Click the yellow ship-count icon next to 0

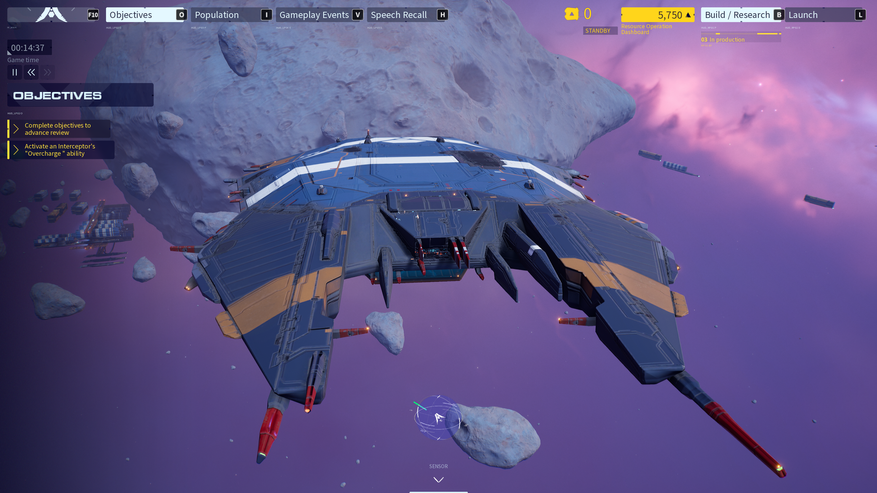(571, 14)
